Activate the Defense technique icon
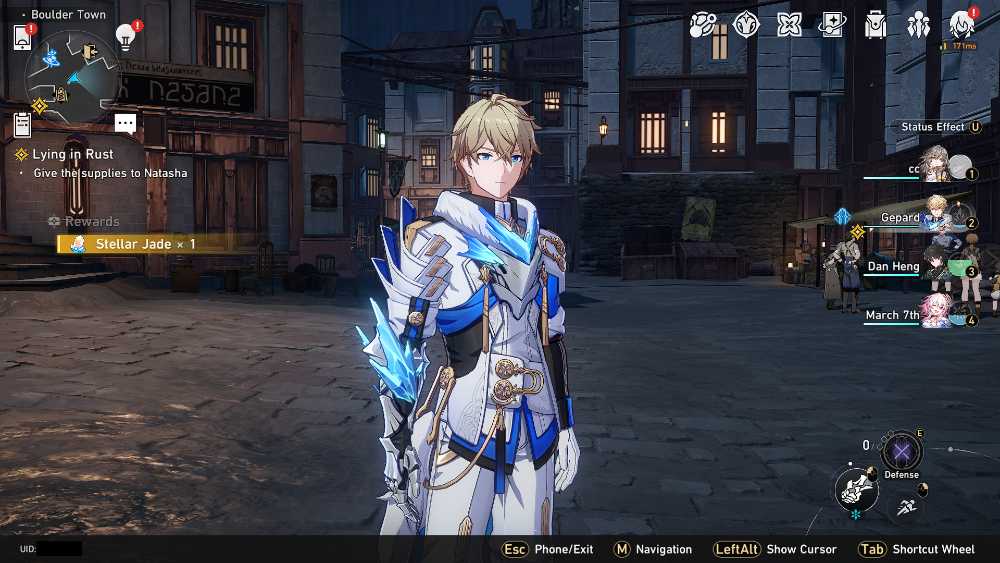Viewport: 1000px width, 563px height. coord(901,451)
